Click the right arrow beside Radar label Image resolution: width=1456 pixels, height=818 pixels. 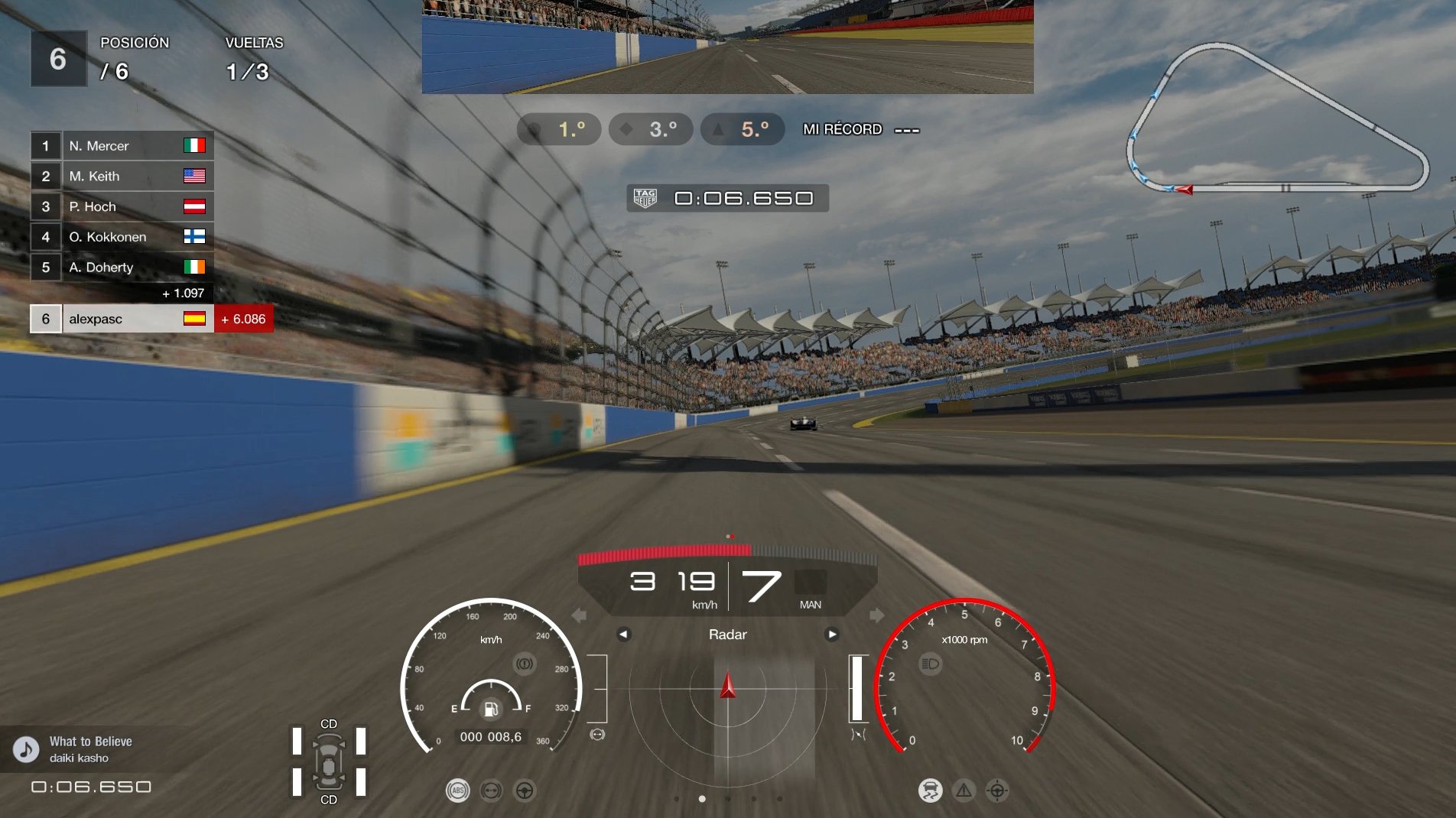pyautogui.click(x=834, y=634)
